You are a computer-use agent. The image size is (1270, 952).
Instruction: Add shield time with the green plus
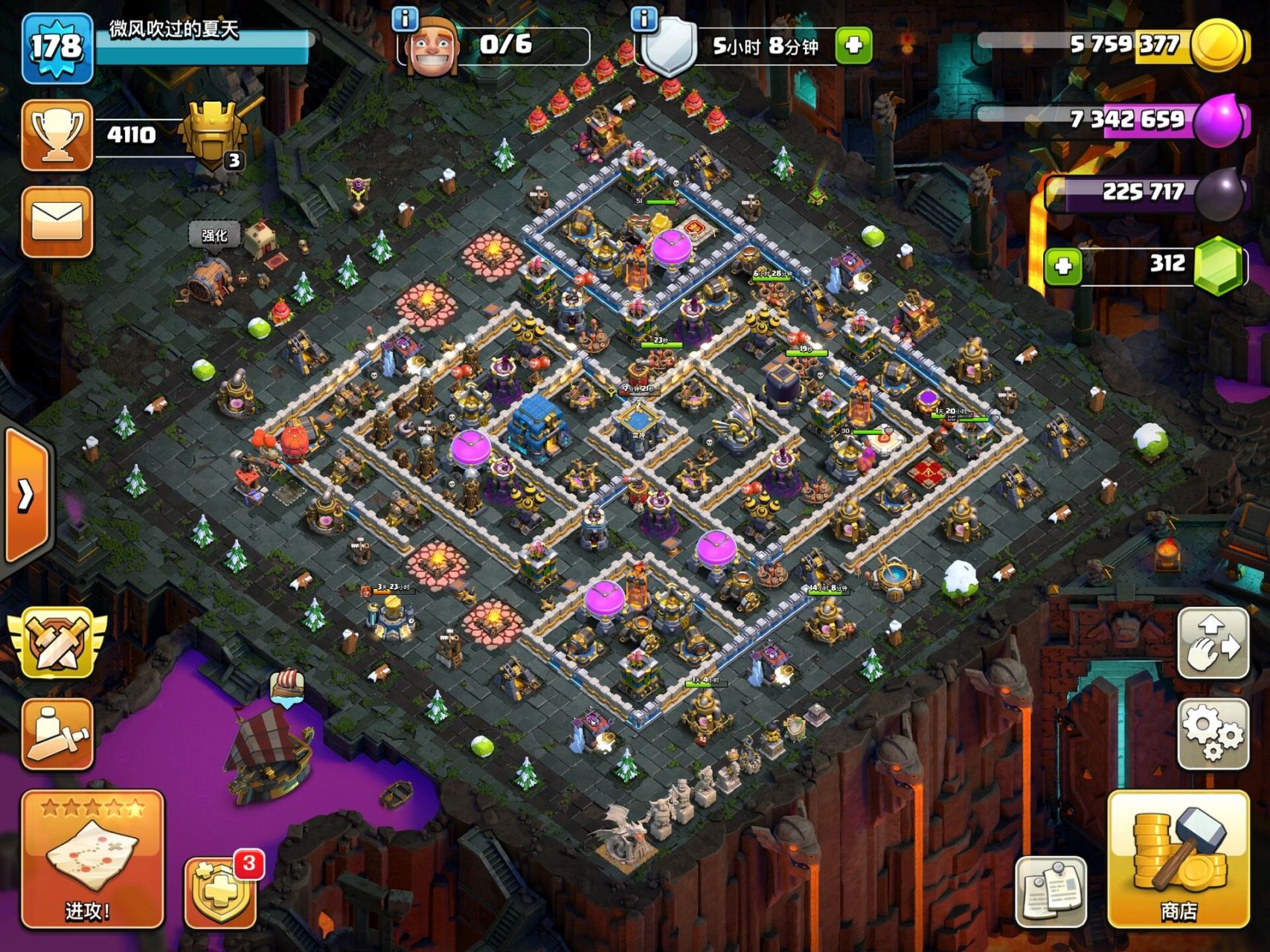853,45
